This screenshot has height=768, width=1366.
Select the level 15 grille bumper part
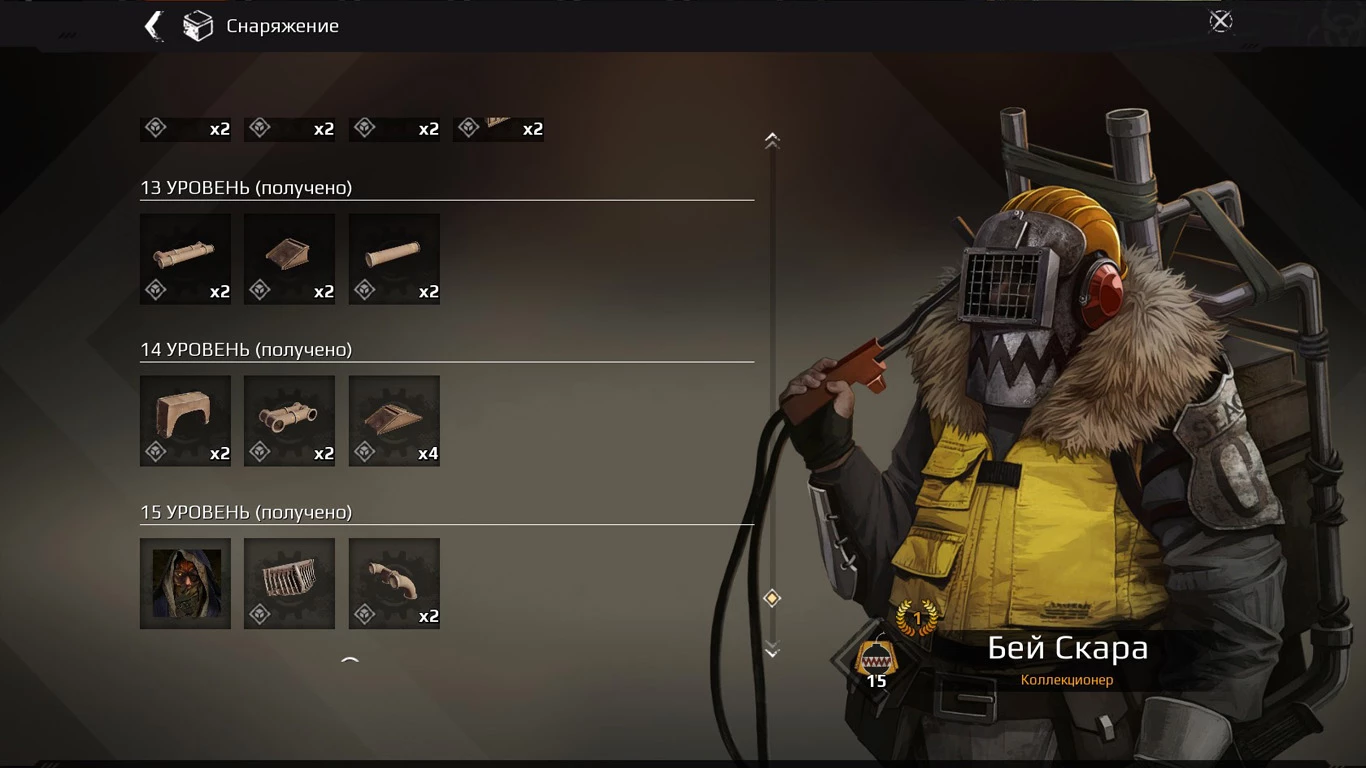tap(289, 583)
